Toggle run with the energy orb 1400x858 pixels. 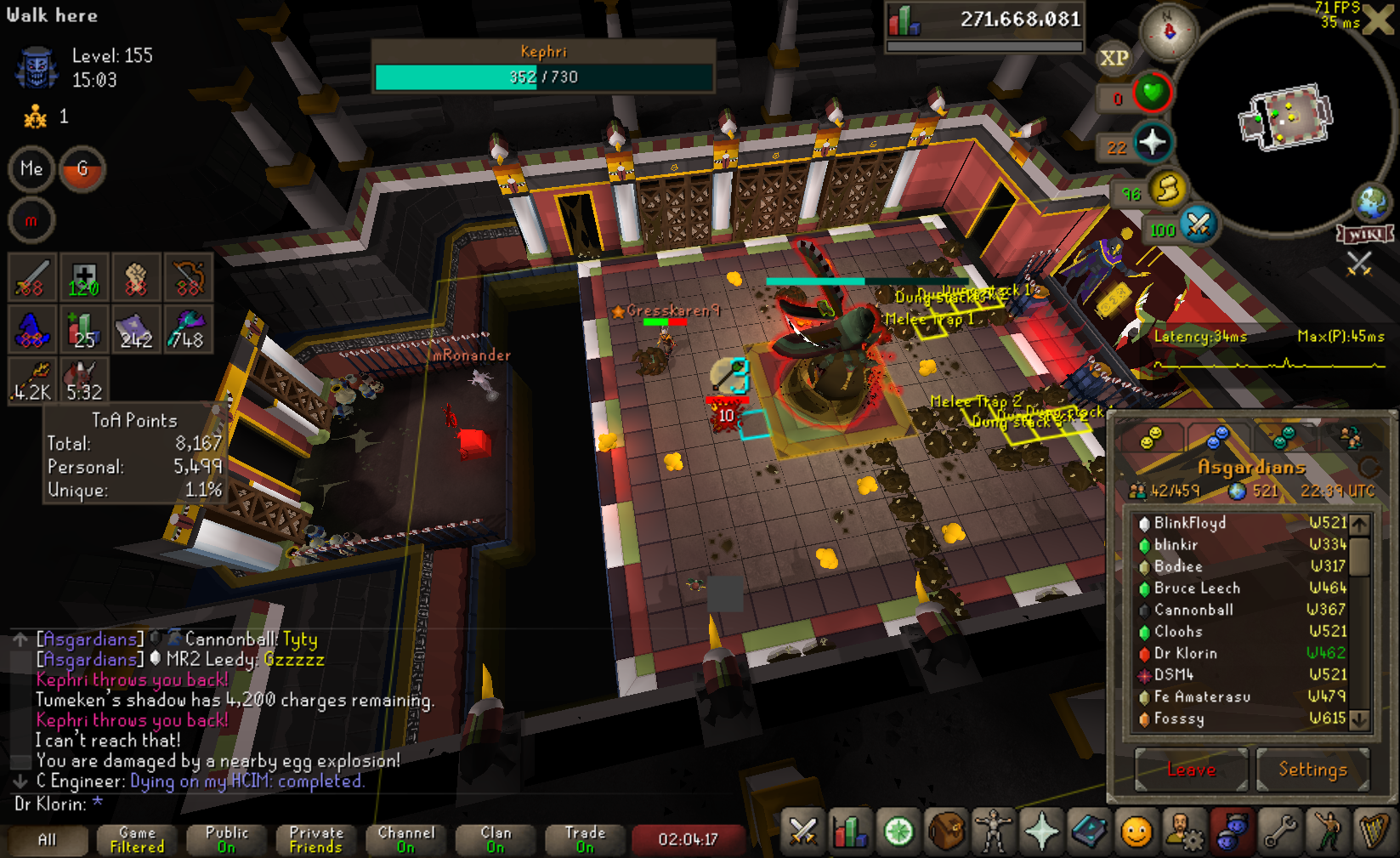[1167, 189]
